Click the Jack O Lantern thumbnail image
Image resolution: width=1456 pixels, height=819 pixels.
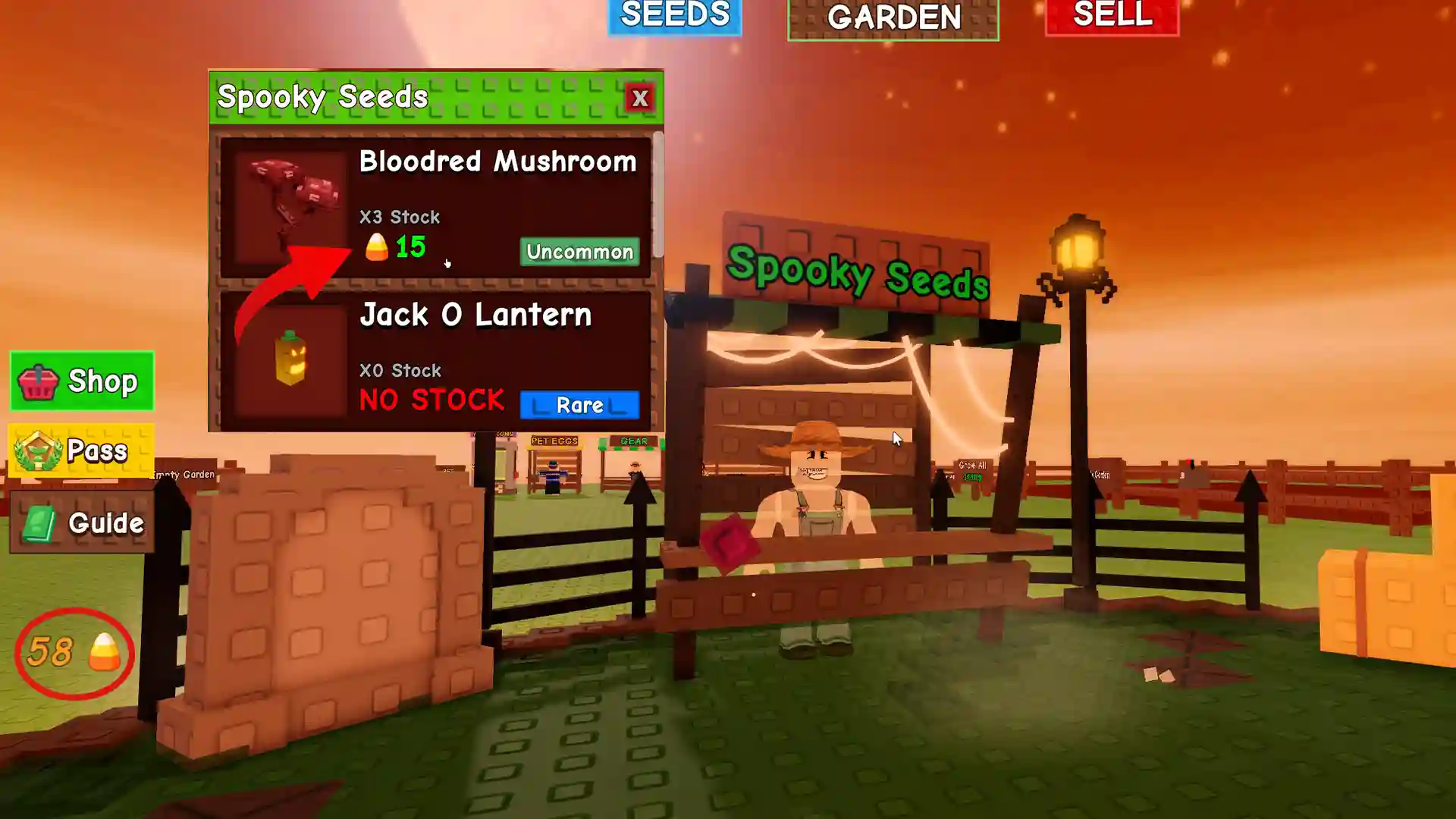[x=290, y=359]
